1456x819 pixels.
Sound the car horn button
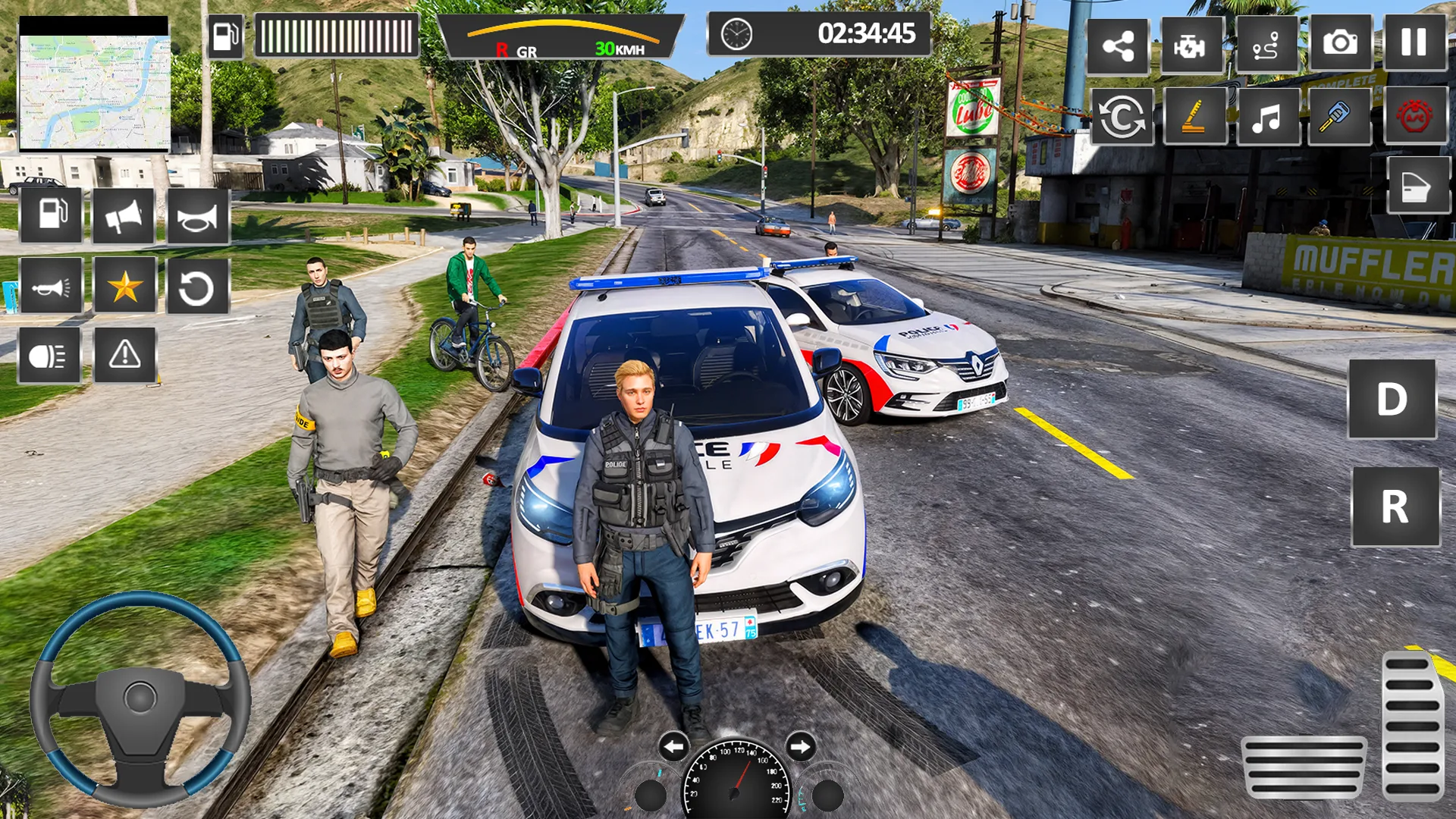[x=197, y=217]
